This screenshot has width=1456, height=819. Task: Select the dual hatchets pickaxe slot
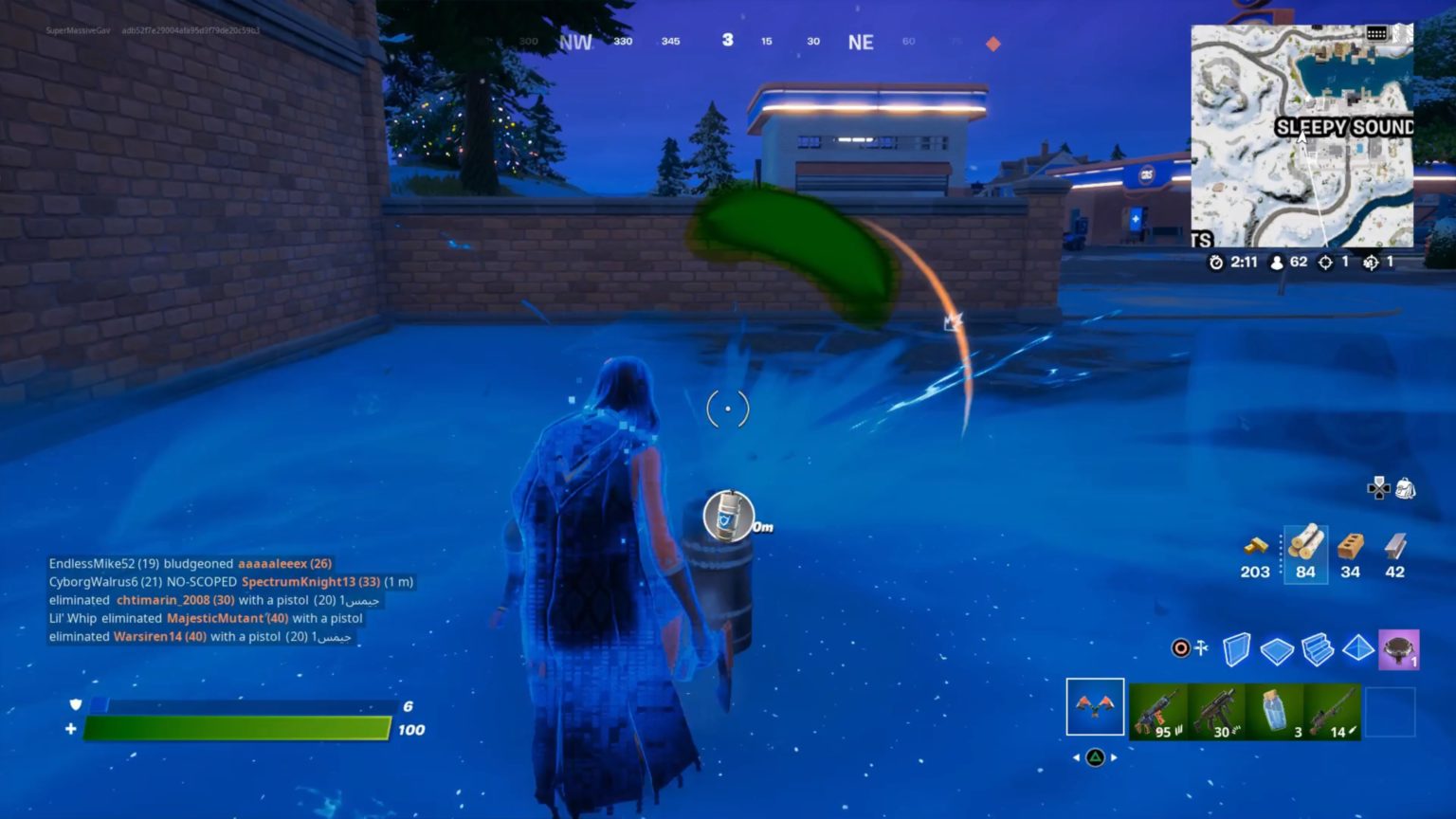1095,706
